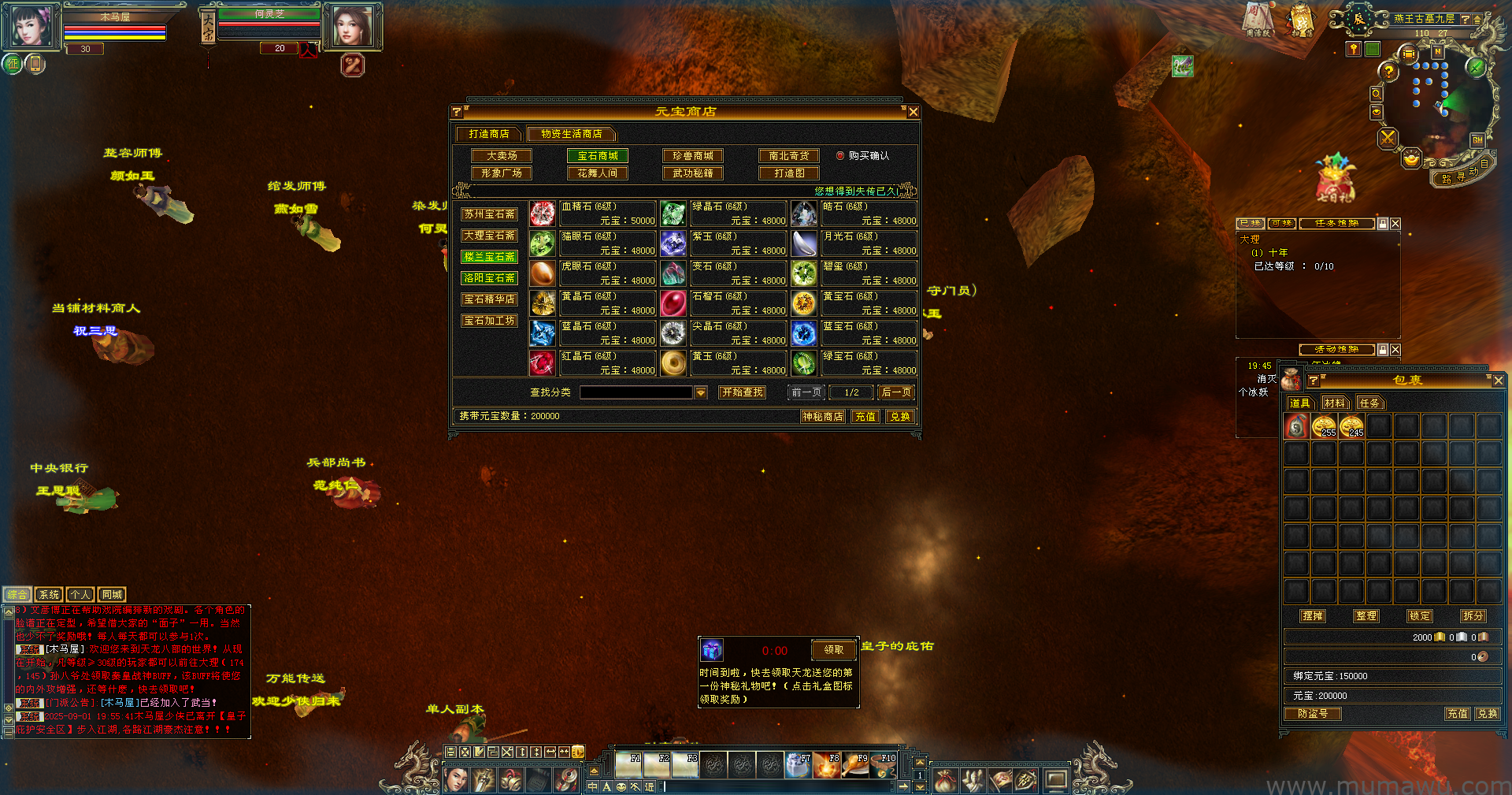
Task: Go to the next page with 后一页
Action: 897,392
